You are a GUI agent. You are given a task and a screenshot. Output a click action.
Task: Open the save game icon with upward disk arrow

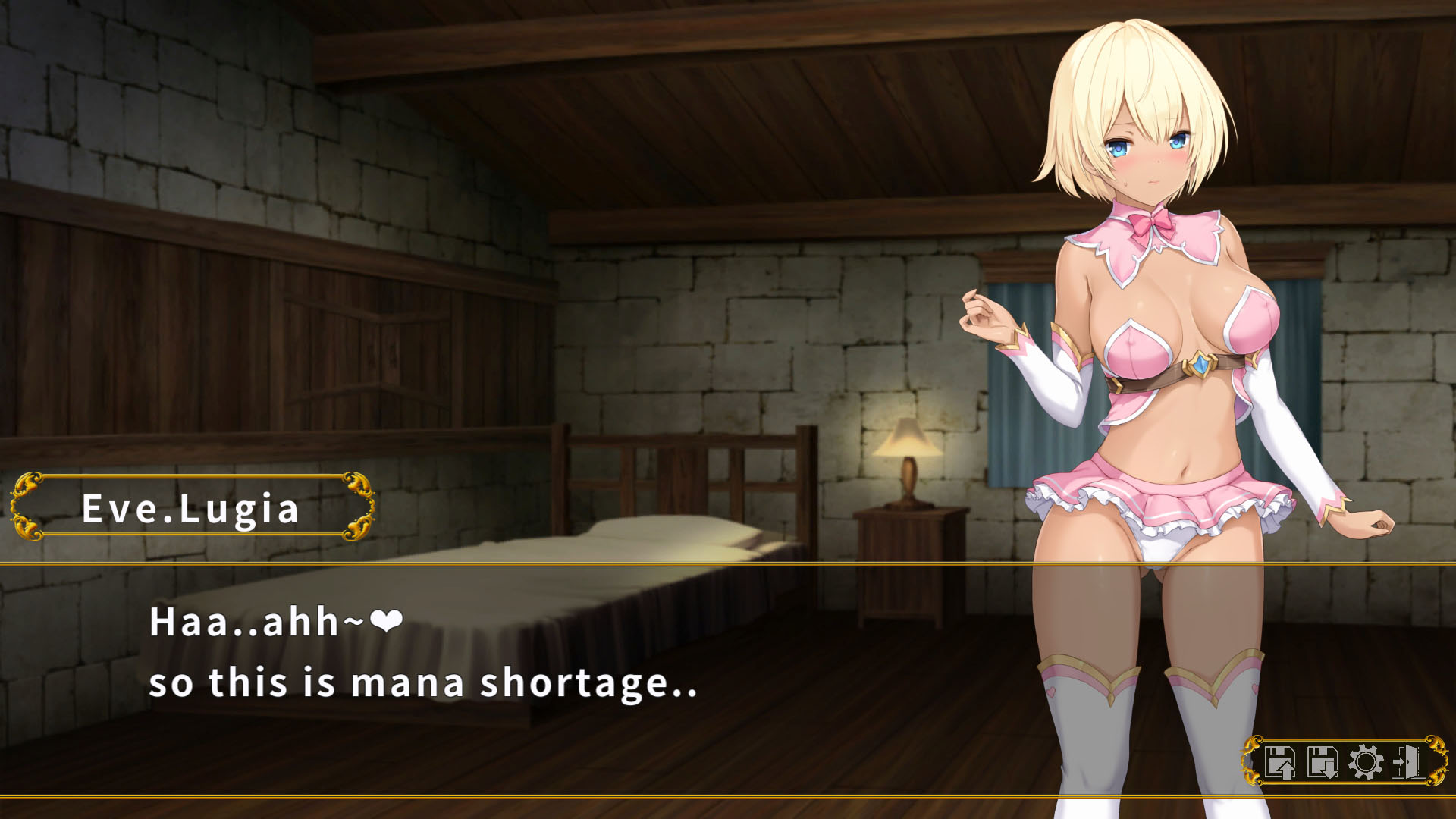1280,761
